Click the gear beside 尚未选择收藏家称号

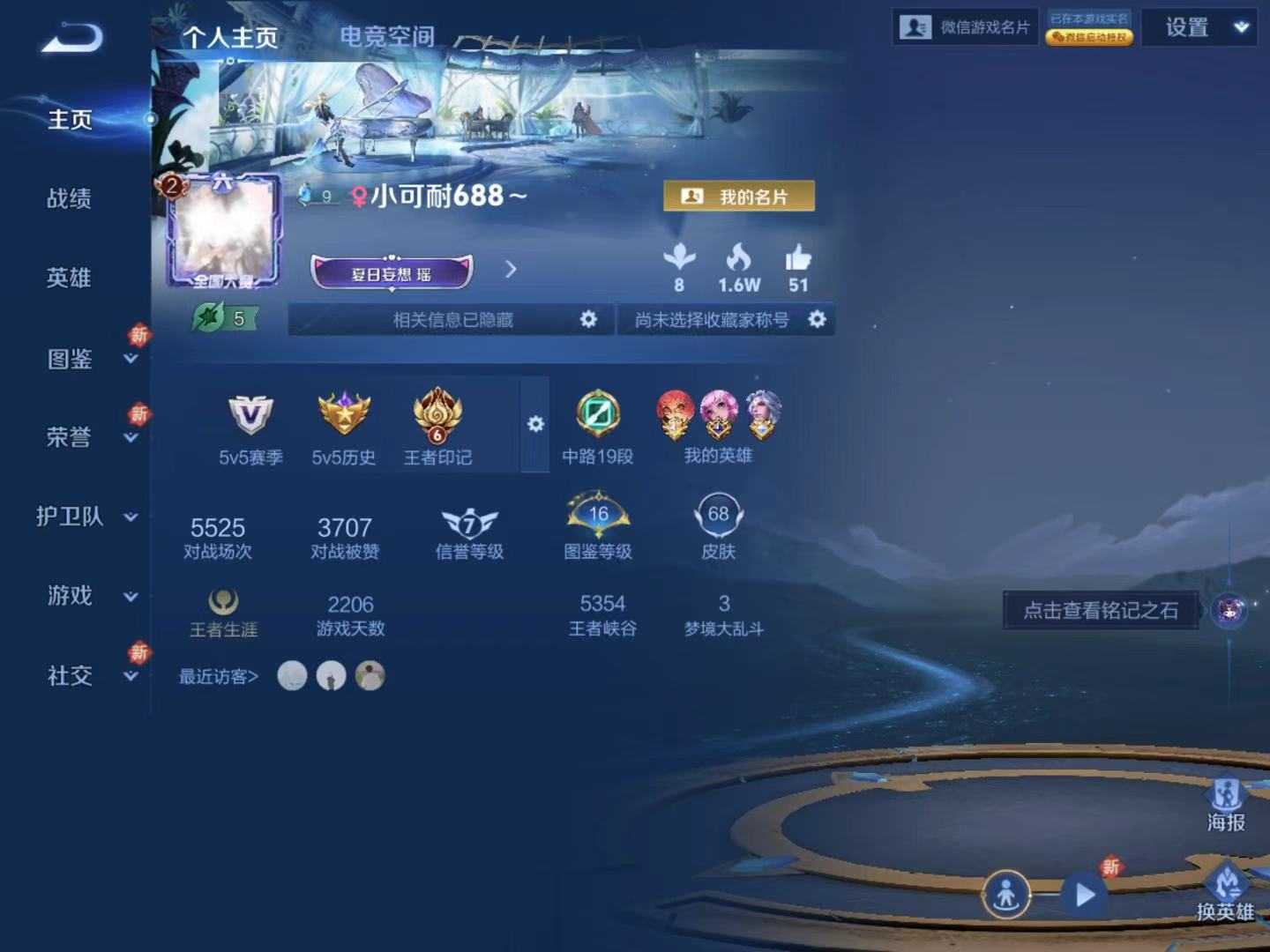[816, 320]
